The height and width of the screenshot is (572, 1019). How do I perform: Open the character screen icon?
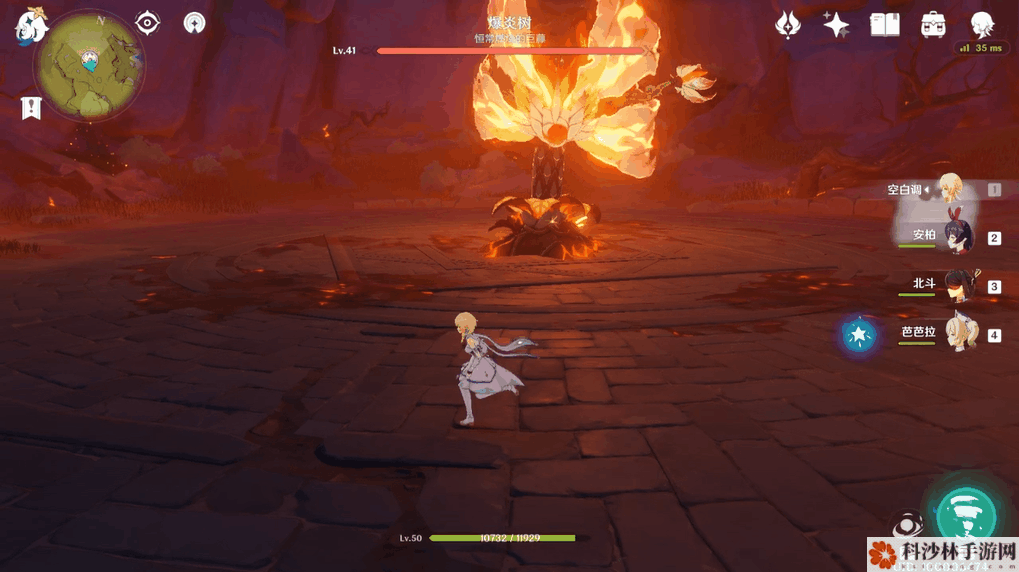coord(982,25)
